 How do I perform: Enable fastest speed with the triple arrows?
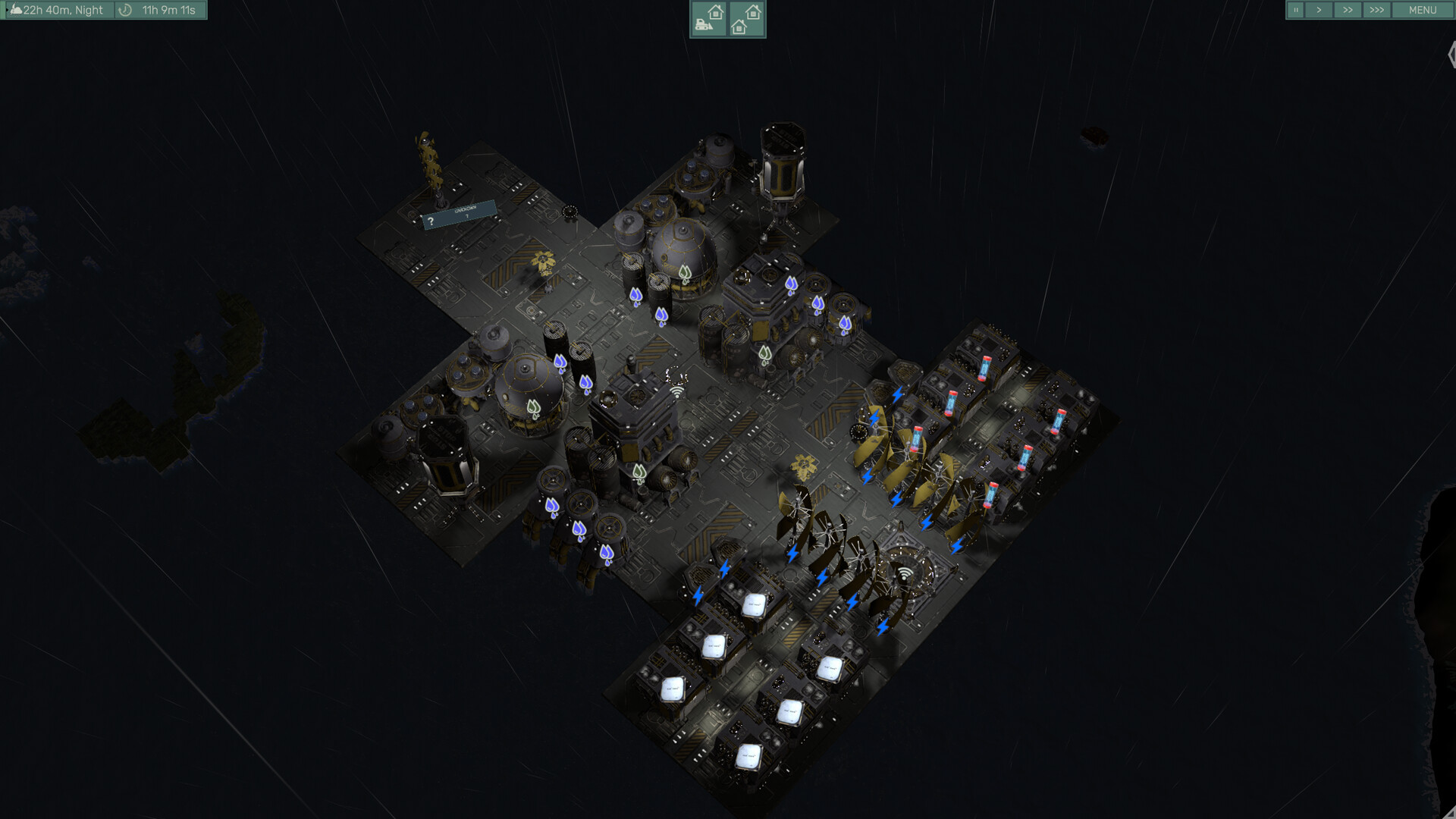(x=1376, y=10)
